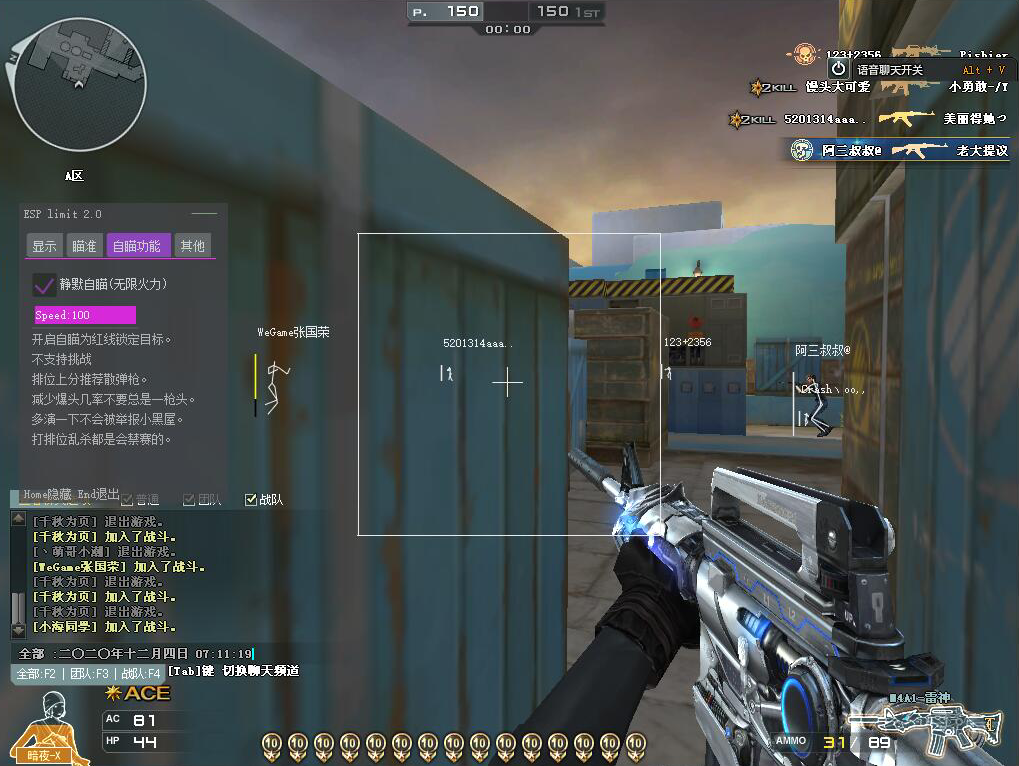Toggle the voice chat power button

pos(838,69)
